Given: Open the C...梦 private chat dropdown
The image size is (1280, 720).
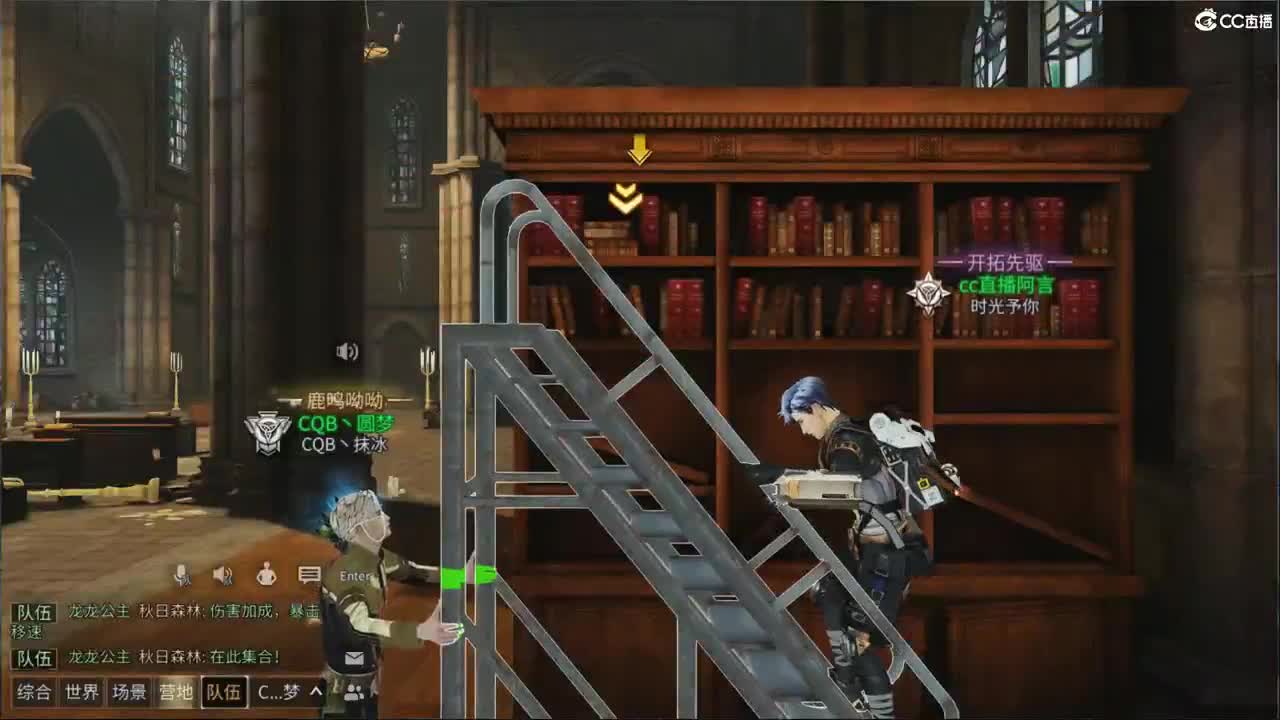Looking at the screenshot, I should pos(278,691).
